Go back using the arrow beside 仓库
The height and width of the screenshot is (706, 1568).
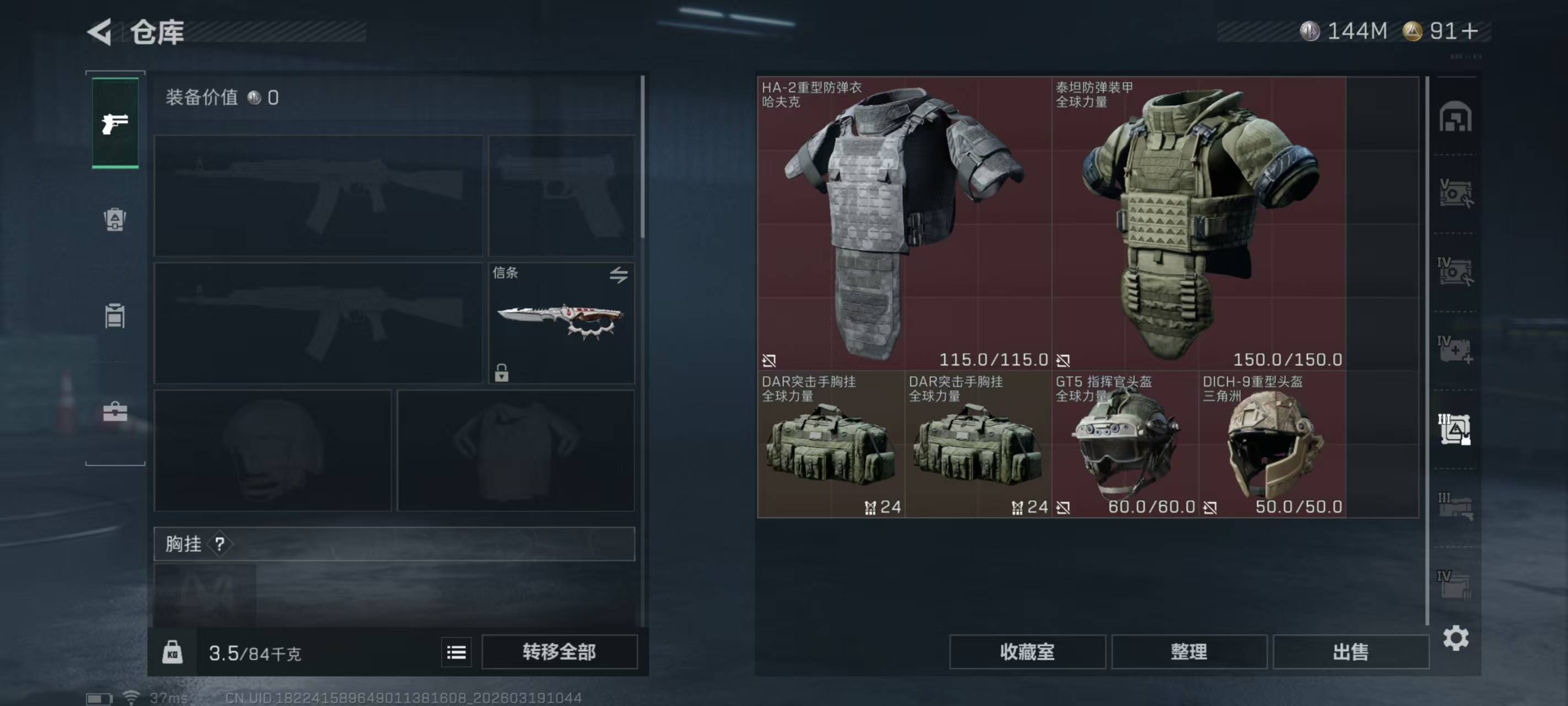click(x=100, y=31)
